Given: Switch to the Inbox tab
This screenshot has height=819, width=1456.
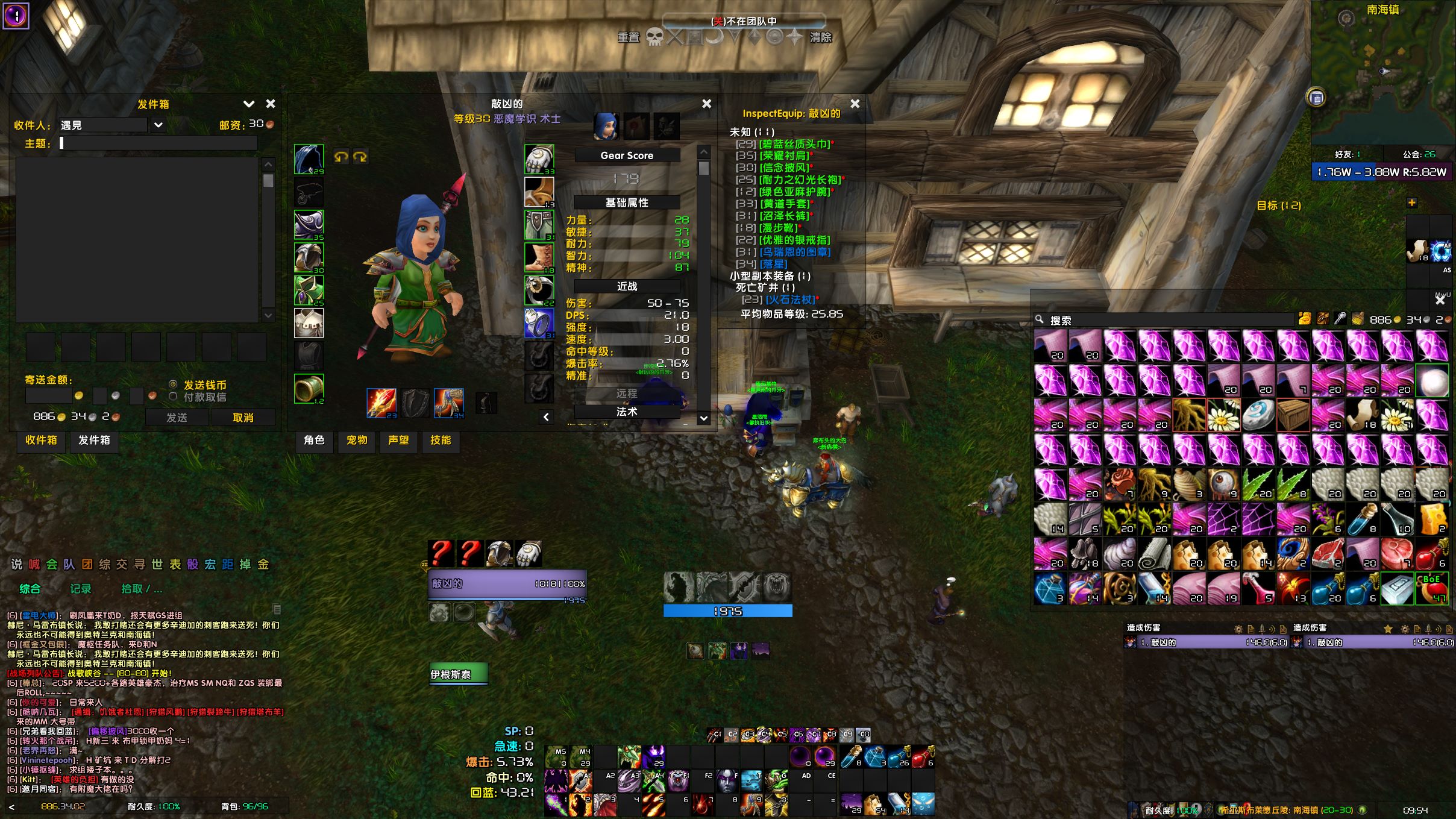Looking at the screenshot, I should coord(41,441).
